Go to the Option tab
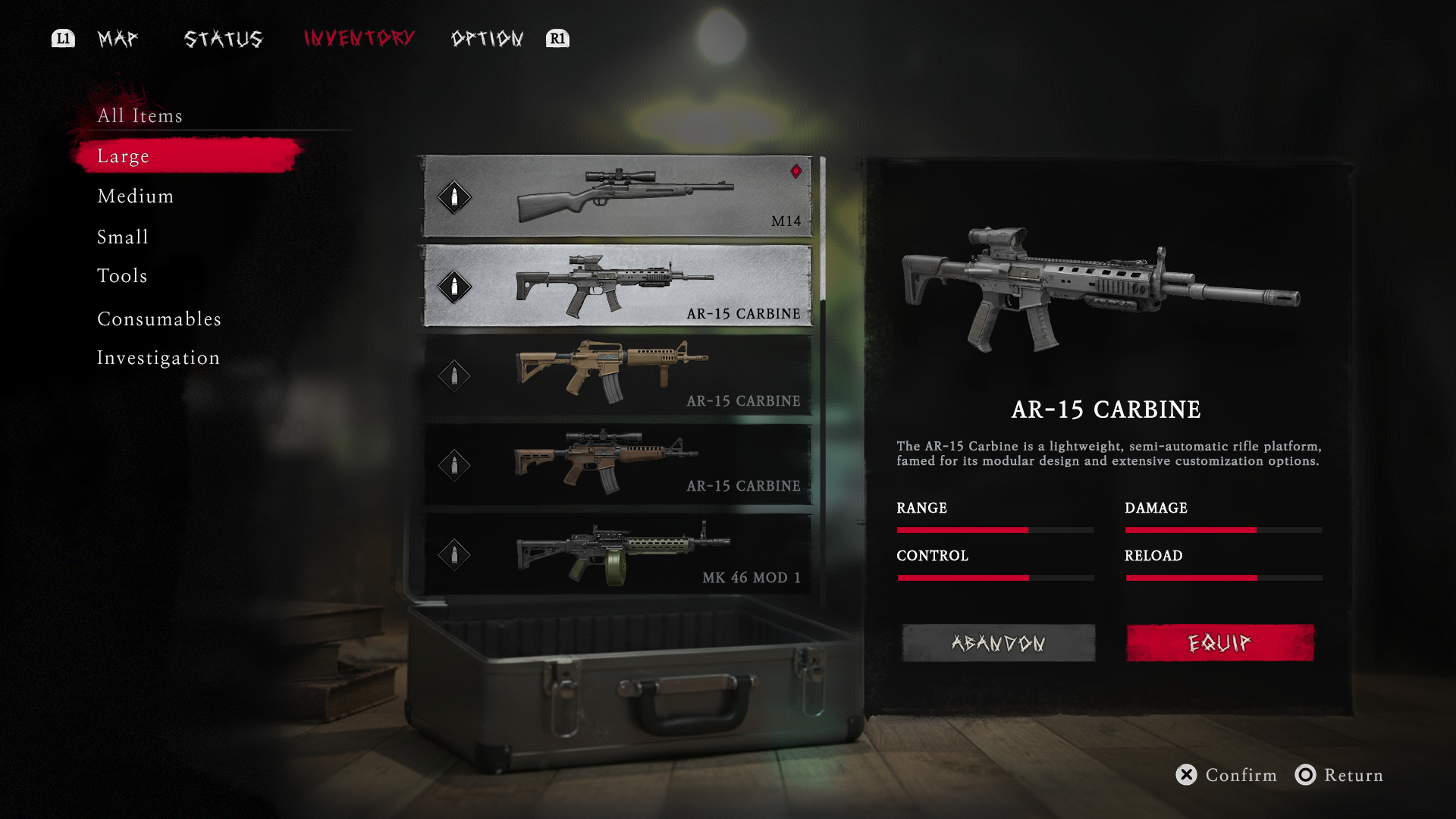 click(x=487, y=39)
